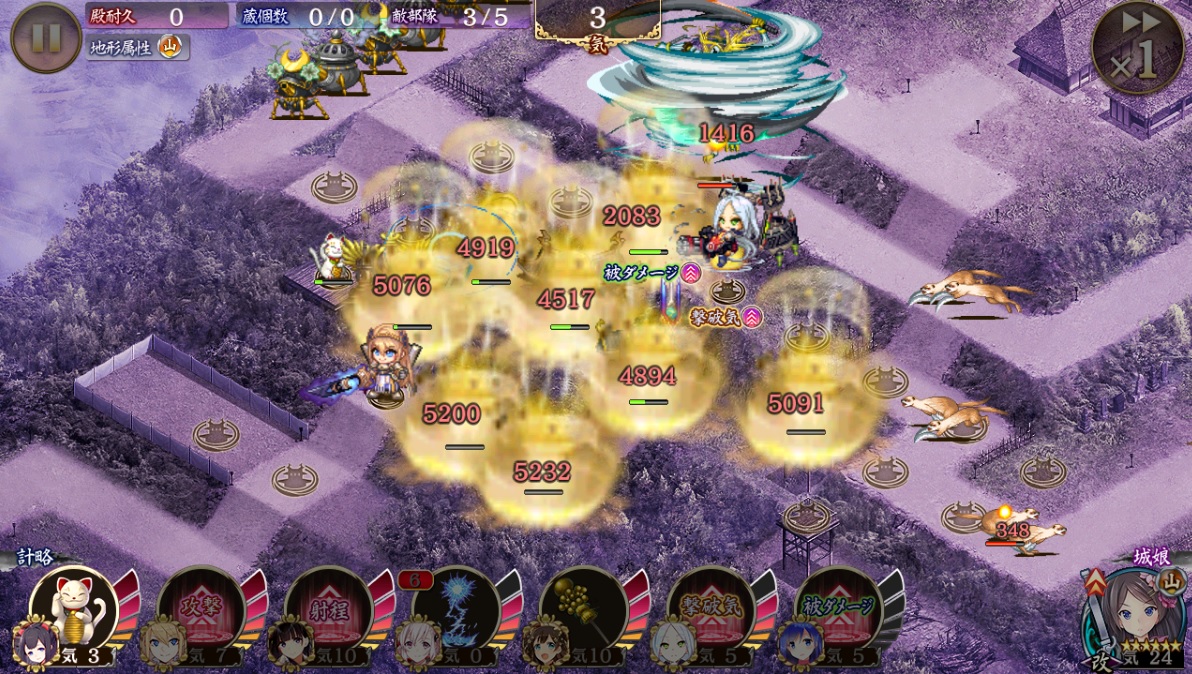The image size is (1192, 674).
Task: Activate the lucky cat stratagem
Action: (x=73, y=607)
